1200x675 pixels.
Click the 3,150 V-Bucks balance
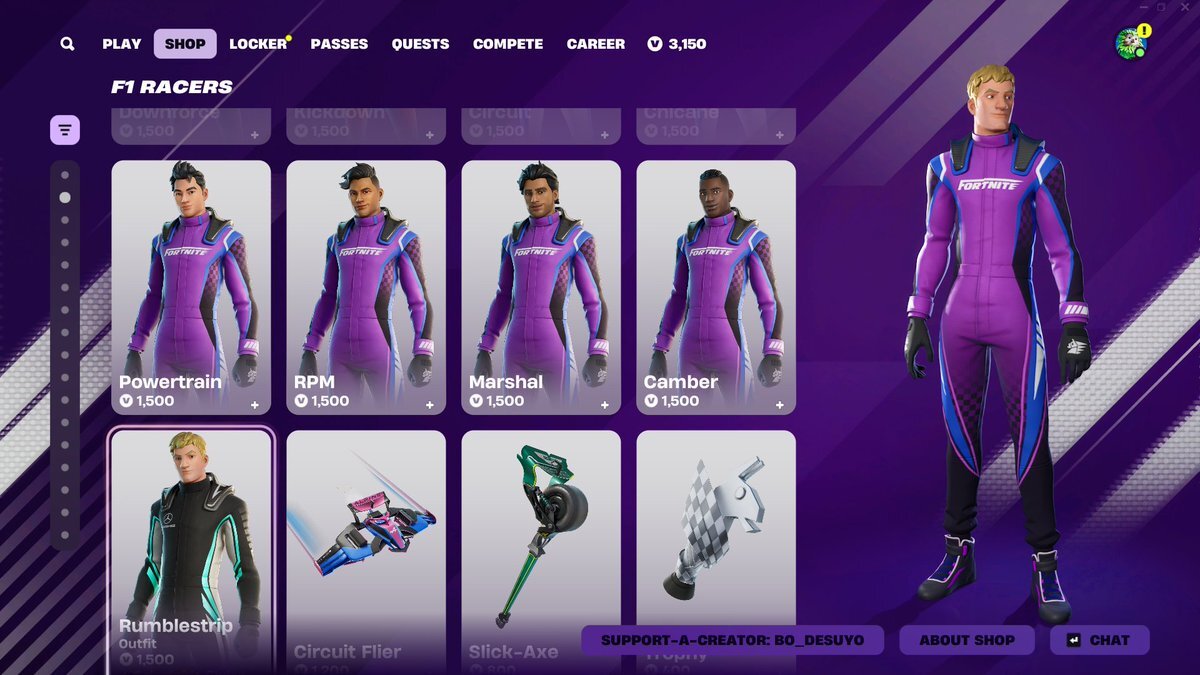[x=677, y=44]
